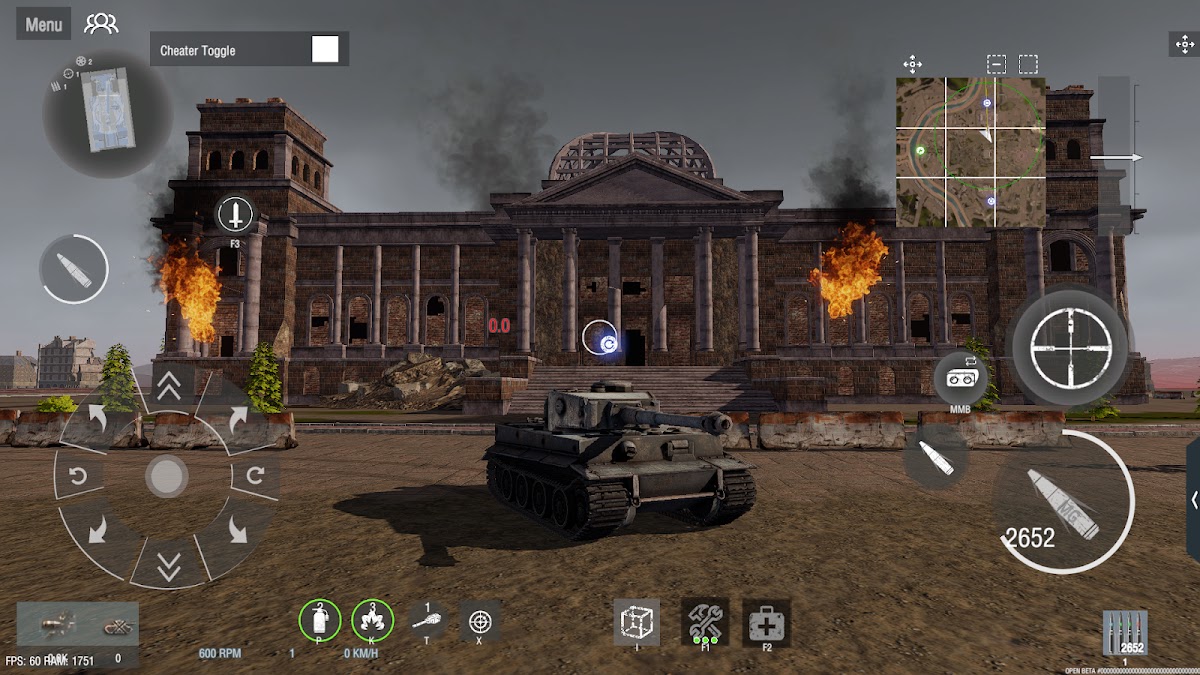Click the minimap
This screenshot has height=675, width=1200.
click(x=970, y=152)
